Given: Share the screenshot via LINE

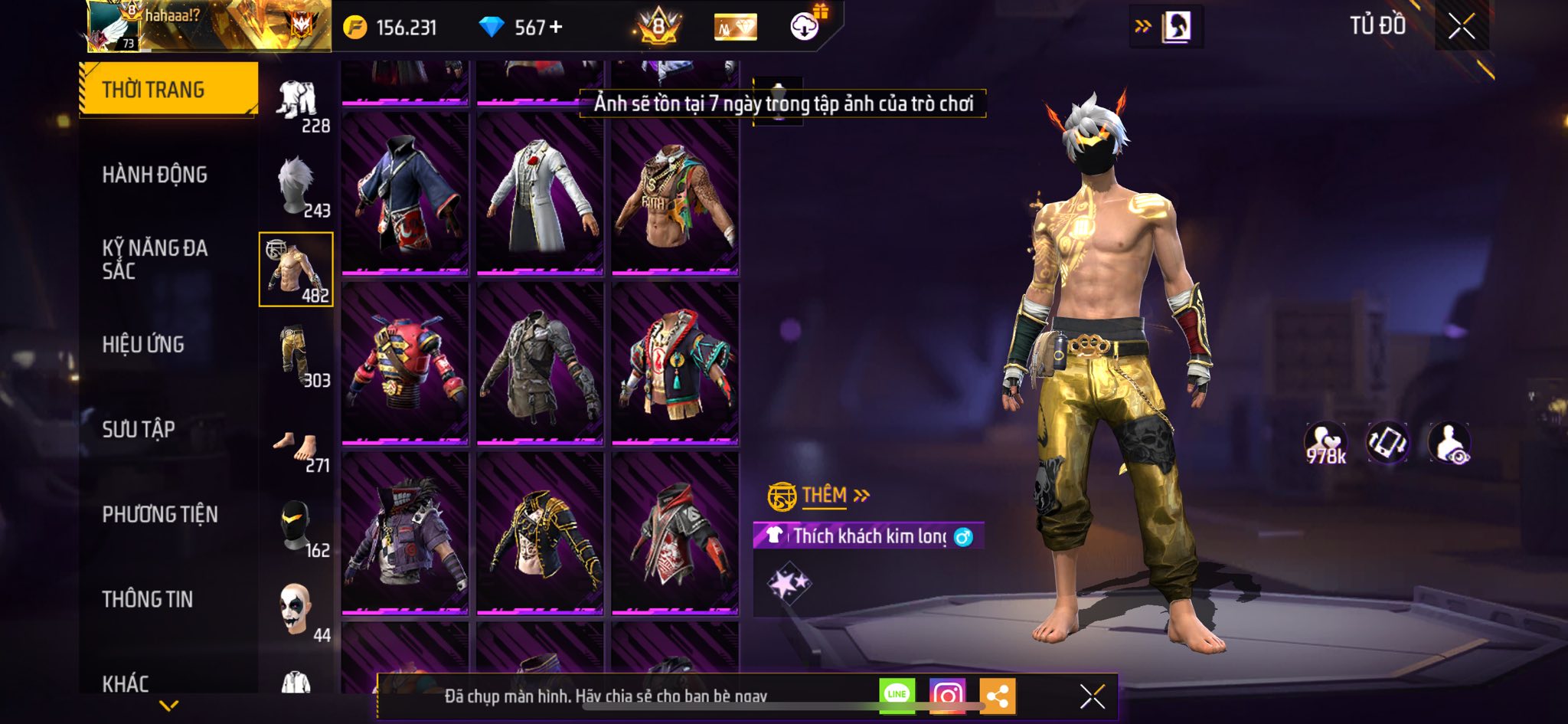Looking at the screenshot, I should coord(897,696).
